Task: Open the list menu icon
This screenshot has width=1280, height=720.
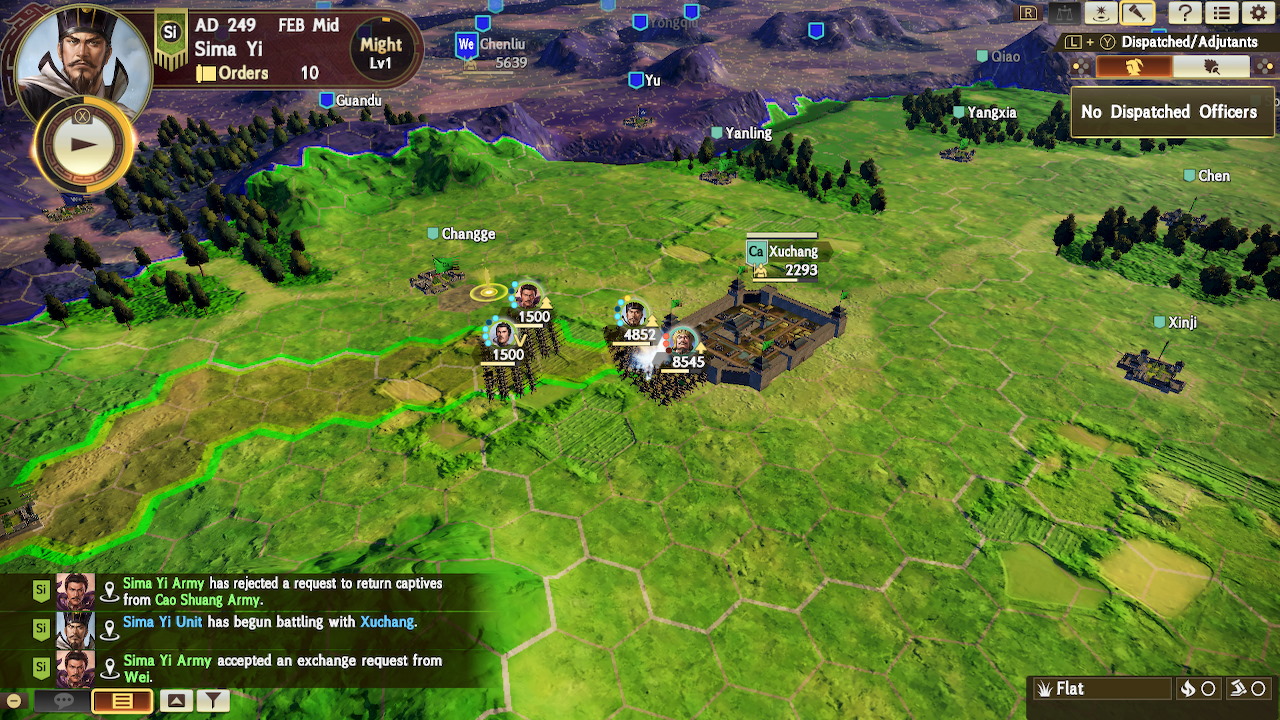Action: 1222,13
